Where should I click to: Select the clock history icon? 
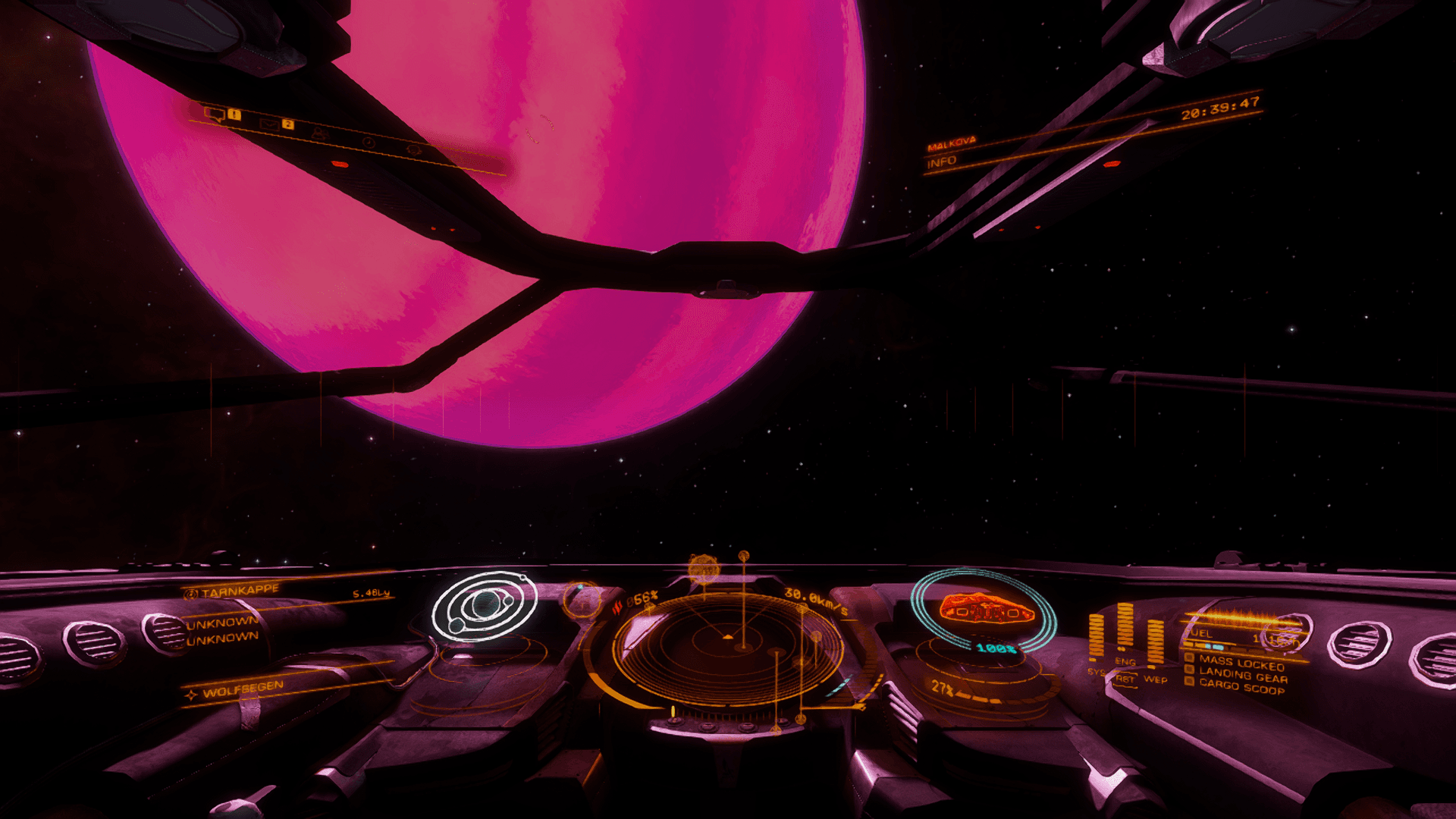pyautogui.click(x=369, y=142)
